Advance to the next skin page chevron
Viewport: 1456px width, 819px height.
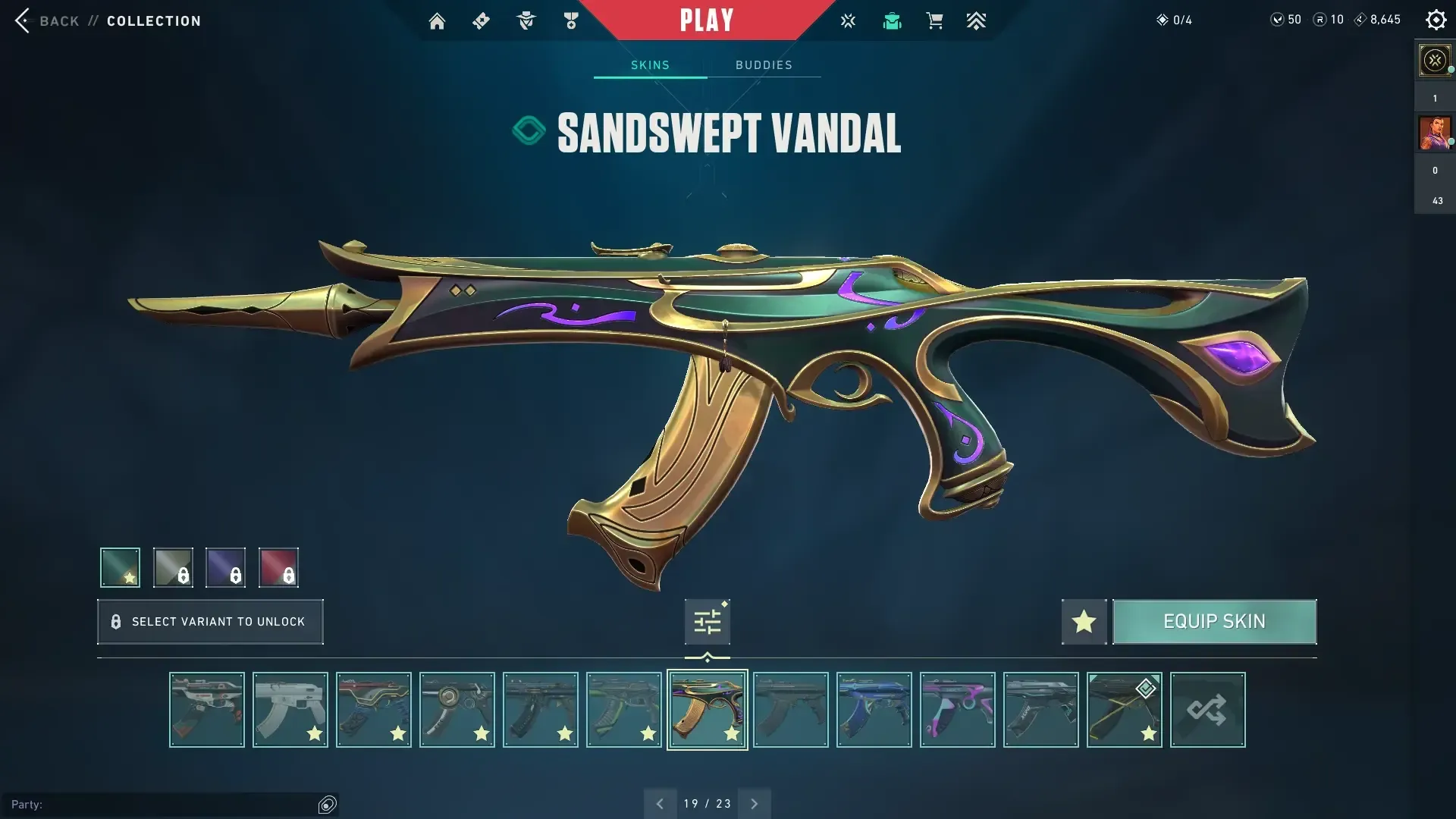pyautogui.click(x=755, y=803)
